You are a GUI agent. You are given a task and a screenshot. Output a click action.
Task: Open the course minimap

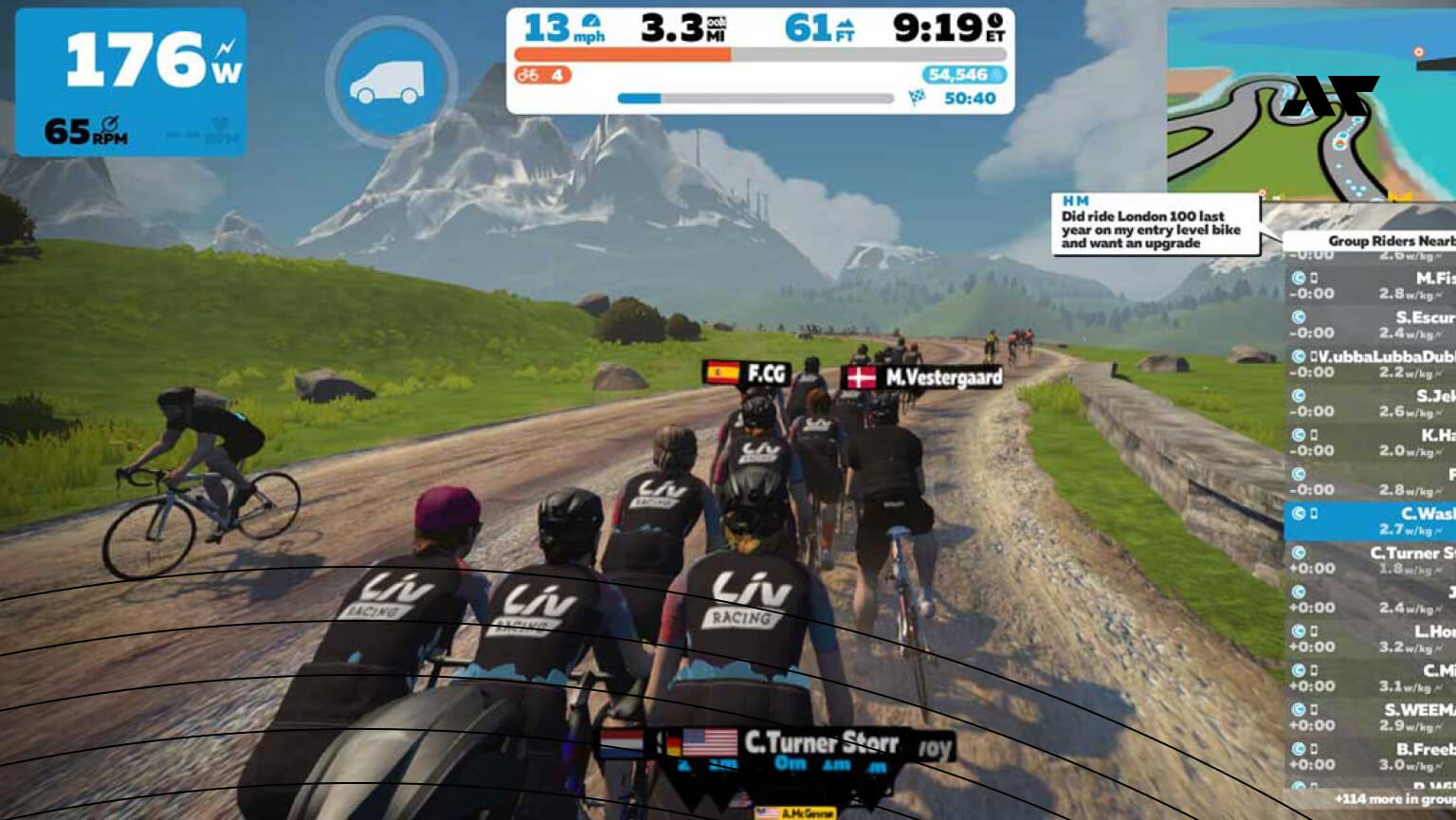tap(1311, 104)
